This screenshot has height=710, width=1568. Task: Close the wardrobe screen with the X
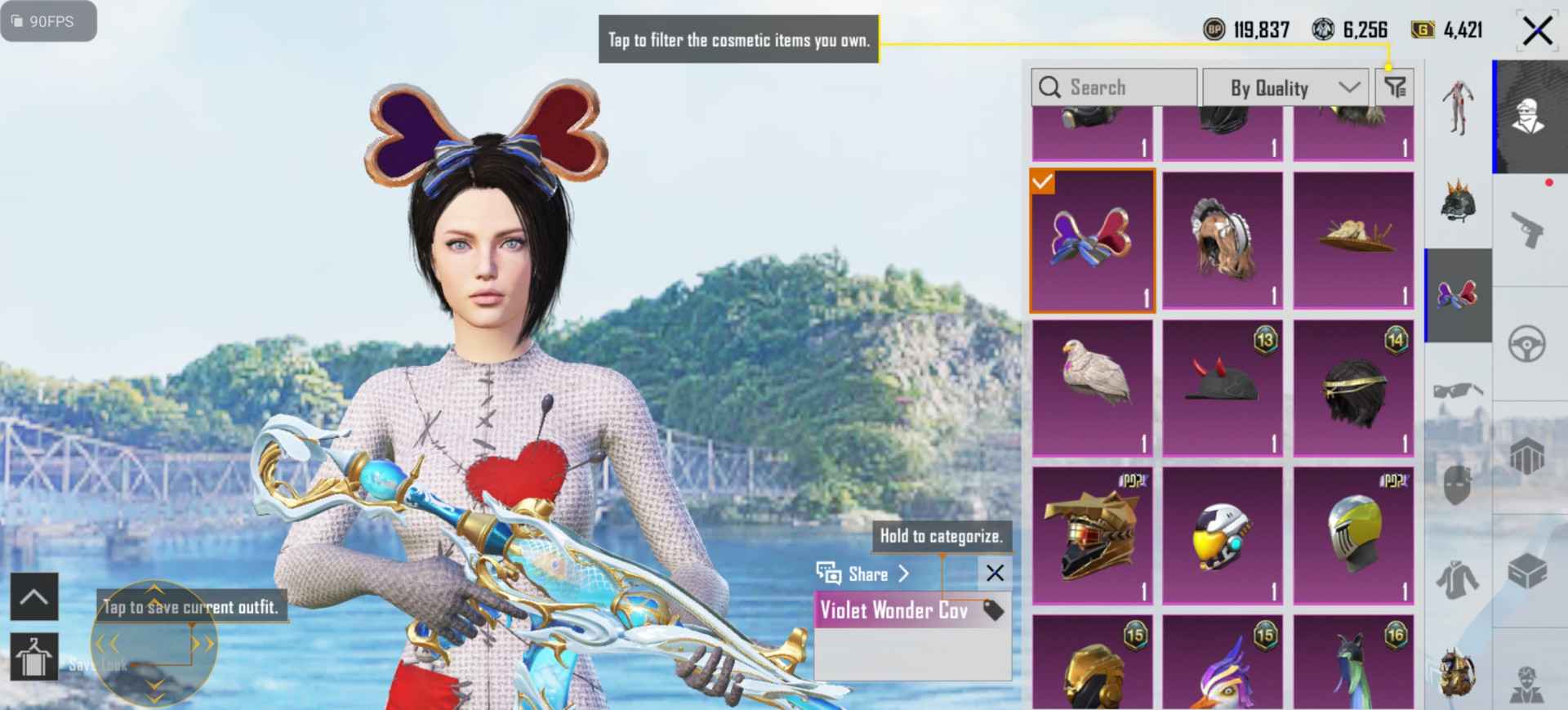1537,32
